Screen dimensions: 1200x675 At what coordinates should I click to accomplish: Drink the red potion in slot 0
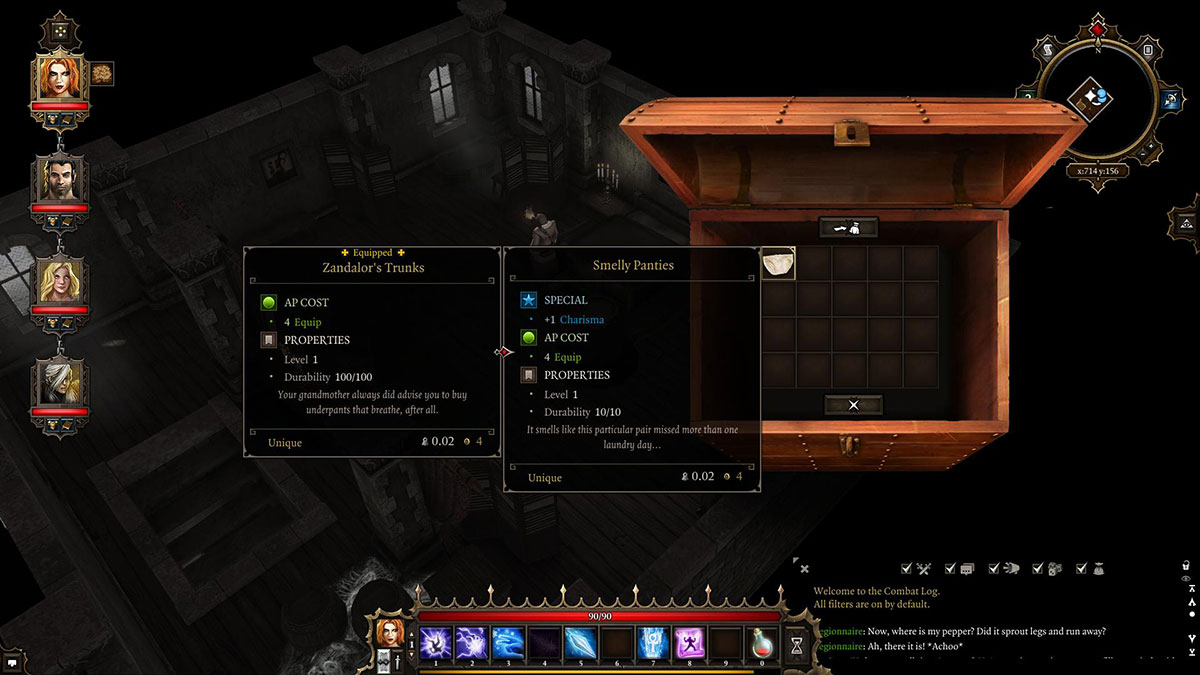tap(762, 643)
